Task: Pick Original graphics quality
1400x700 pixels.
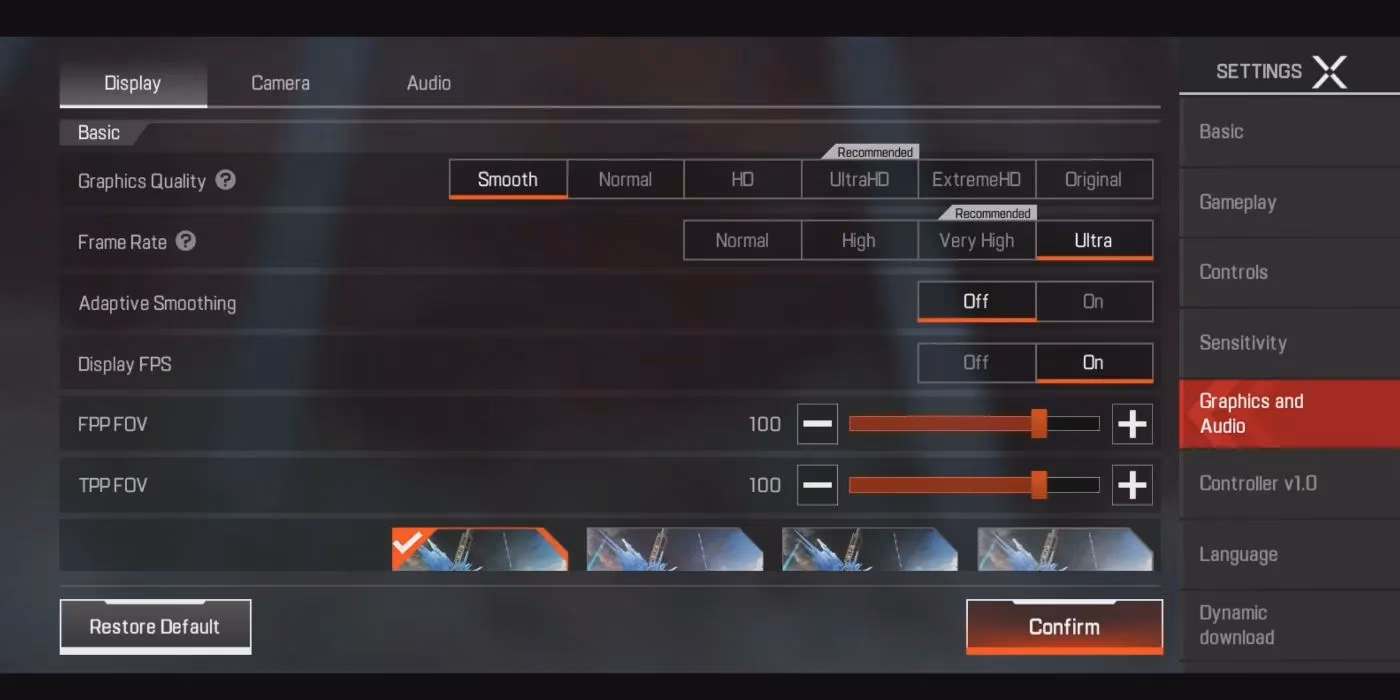Action: 1093,180
